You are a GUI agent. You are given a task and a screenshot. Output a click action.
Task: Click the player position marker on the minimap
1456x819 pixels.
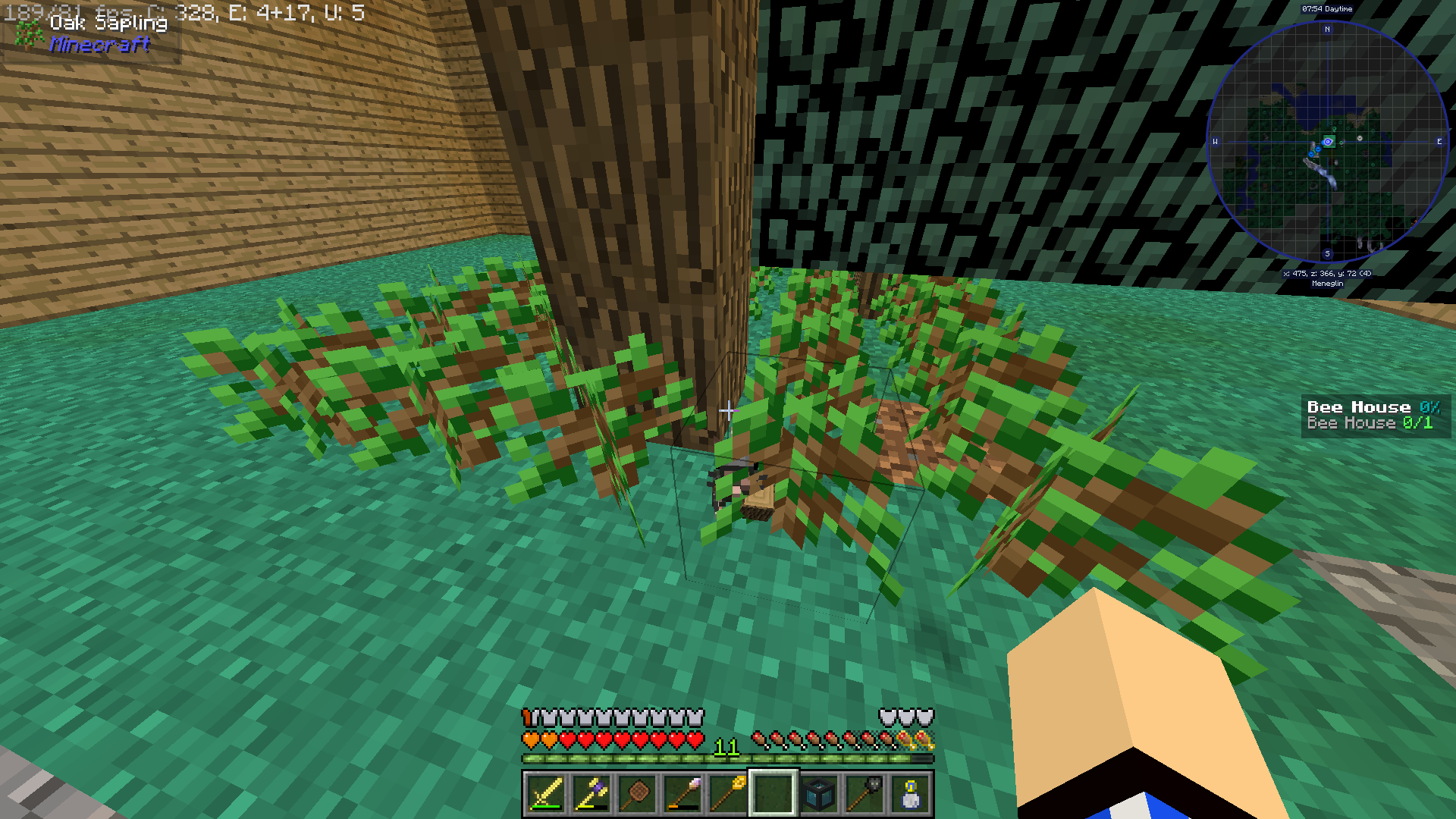click(x=1327, y=142)
